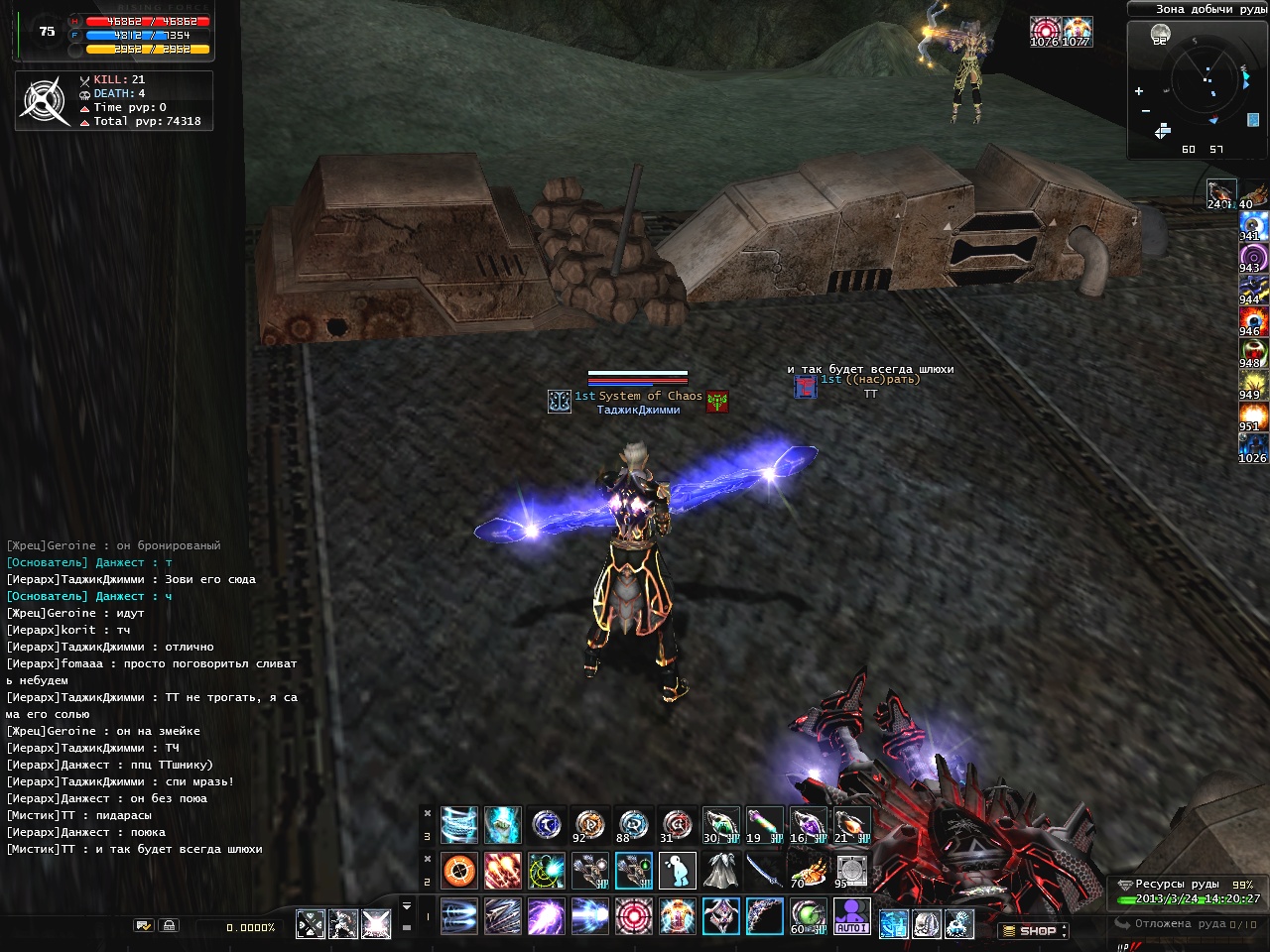Toggle the chat lock padlock button
The width and height of the screenshot is (1270, 952).
170,925
